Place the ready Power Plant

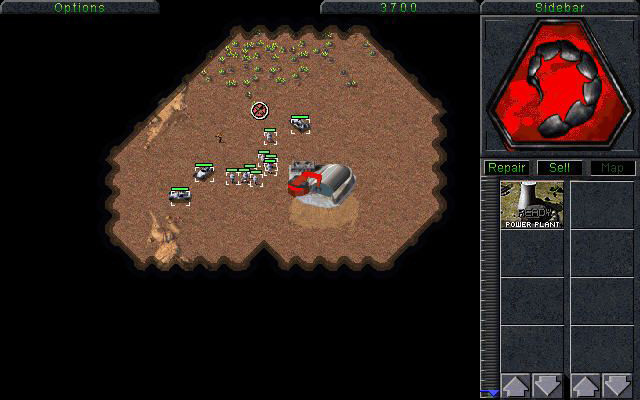pyautogui.click(x=532, y=205)
